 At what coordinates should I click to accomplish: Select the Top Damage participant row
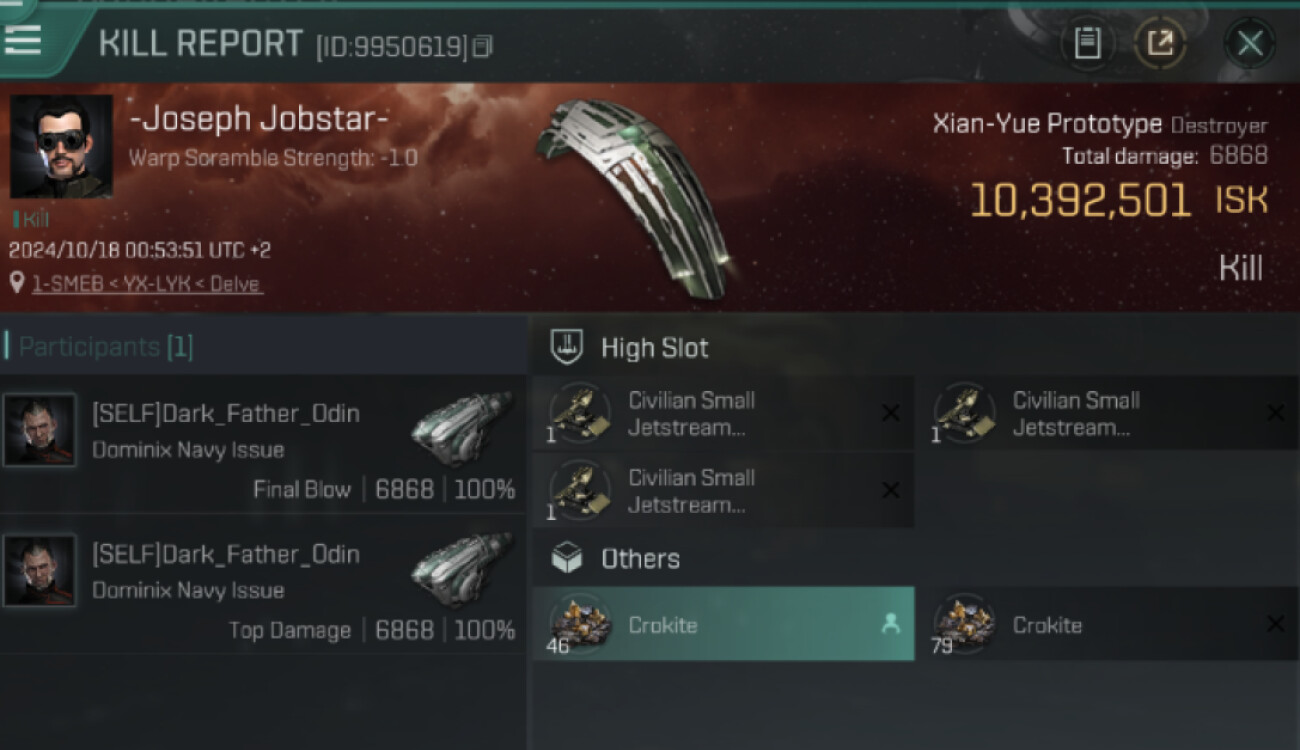[x=262, y=584]
